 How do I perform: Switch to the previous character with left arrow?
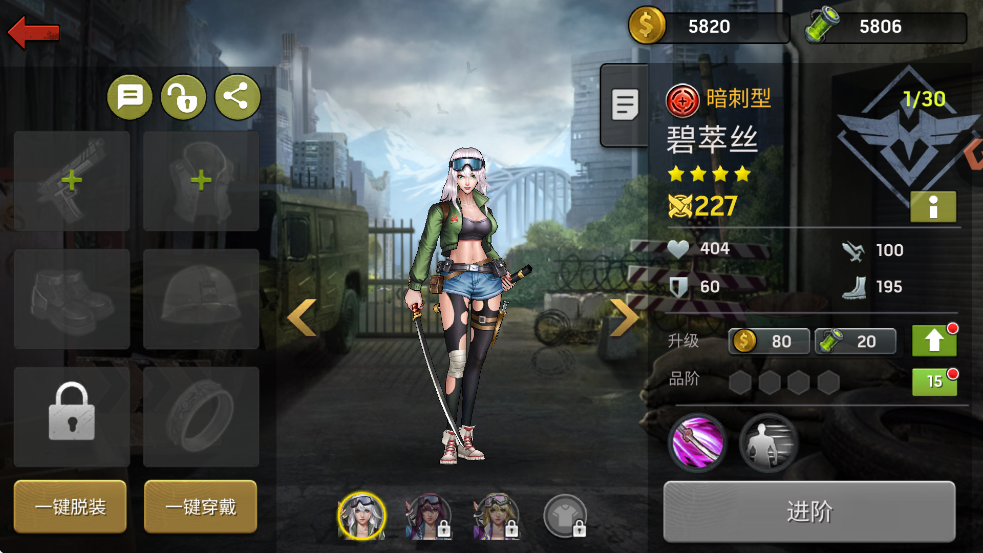pos(301,318)
